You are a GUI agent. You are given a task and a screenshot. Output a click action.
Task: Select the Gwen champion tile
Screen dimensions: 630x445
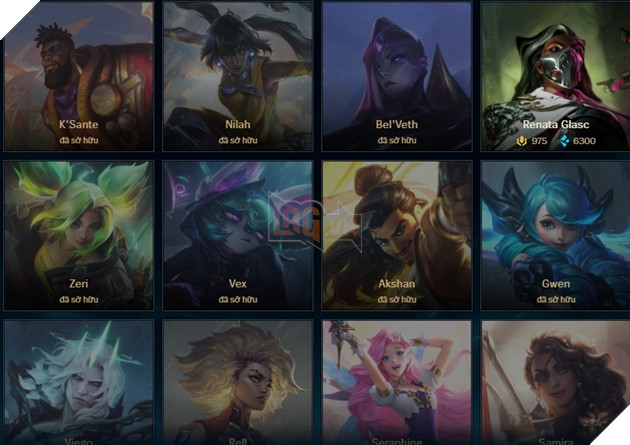click(x=555, y=233)
